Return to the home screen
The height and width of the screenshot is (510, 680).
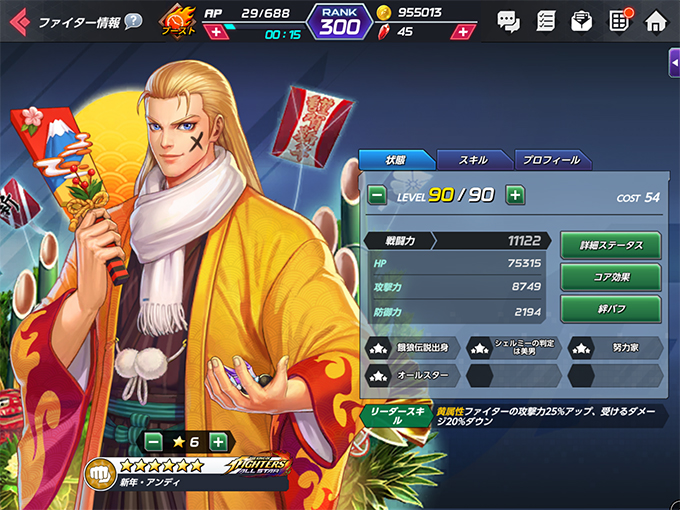click(x=656, y=20)
